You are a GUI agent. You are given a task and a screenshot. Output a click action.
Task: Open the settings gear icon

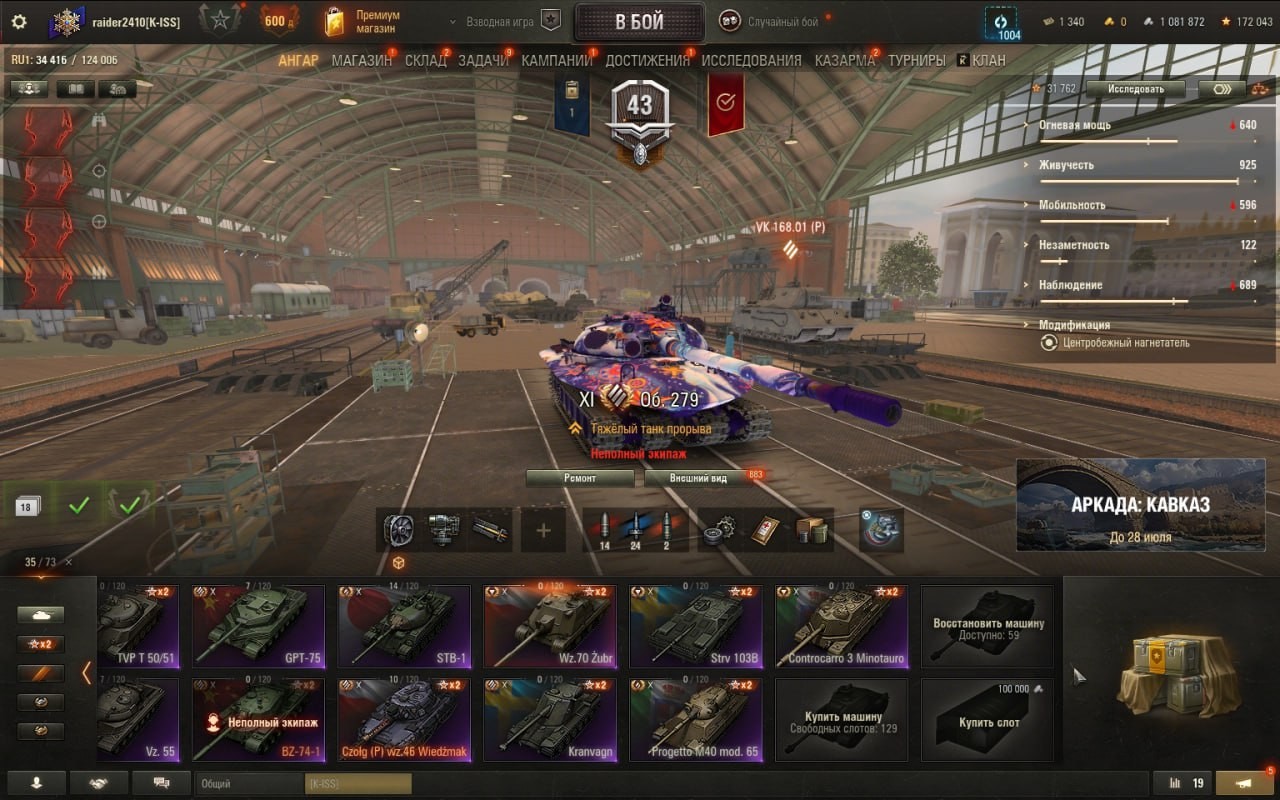point(18,21)
